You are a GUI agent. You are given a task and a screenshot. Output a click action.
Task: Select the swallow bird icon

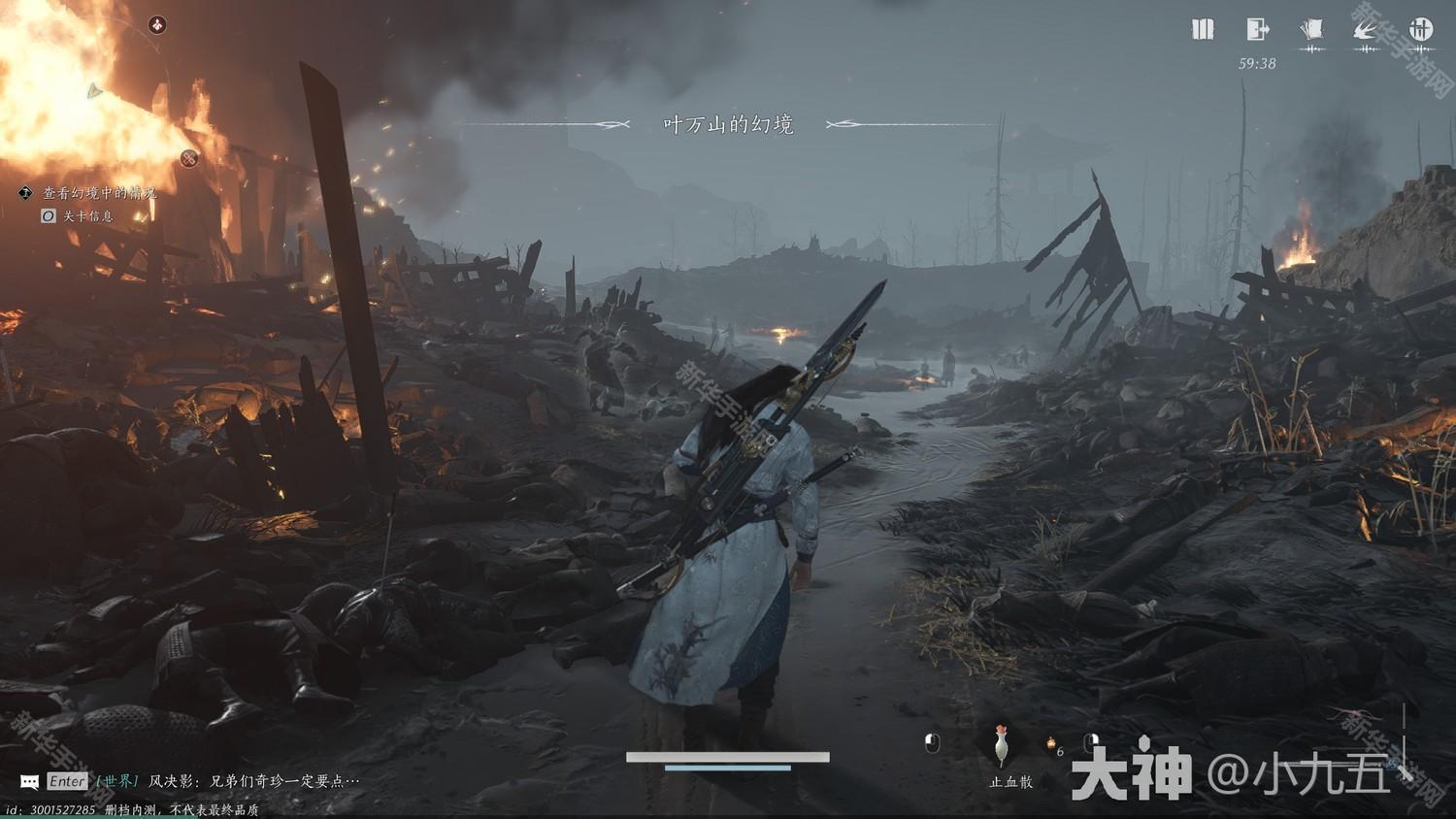1367,30
